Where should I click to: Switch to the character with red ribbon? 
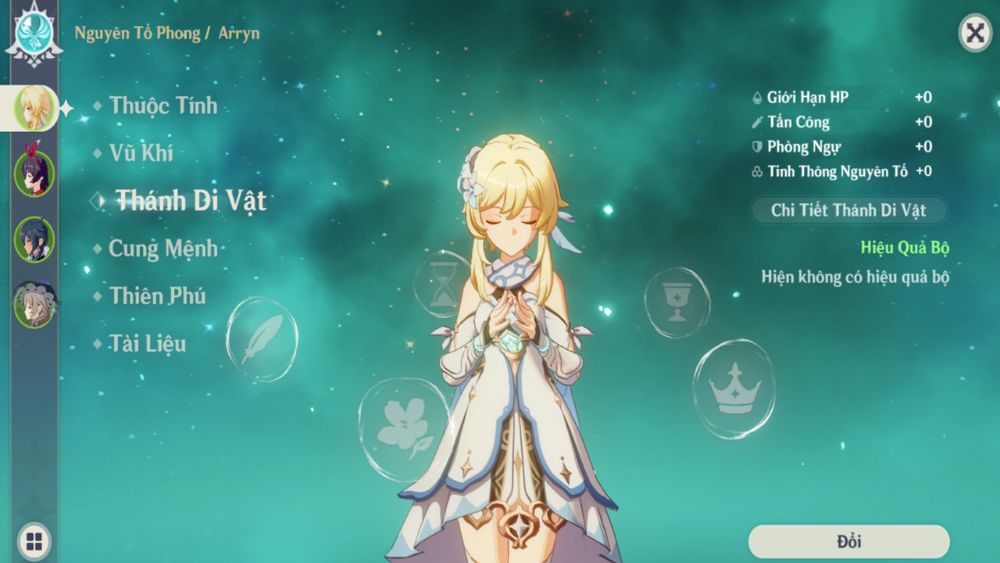pyautogui.click(x=34, y=173)
